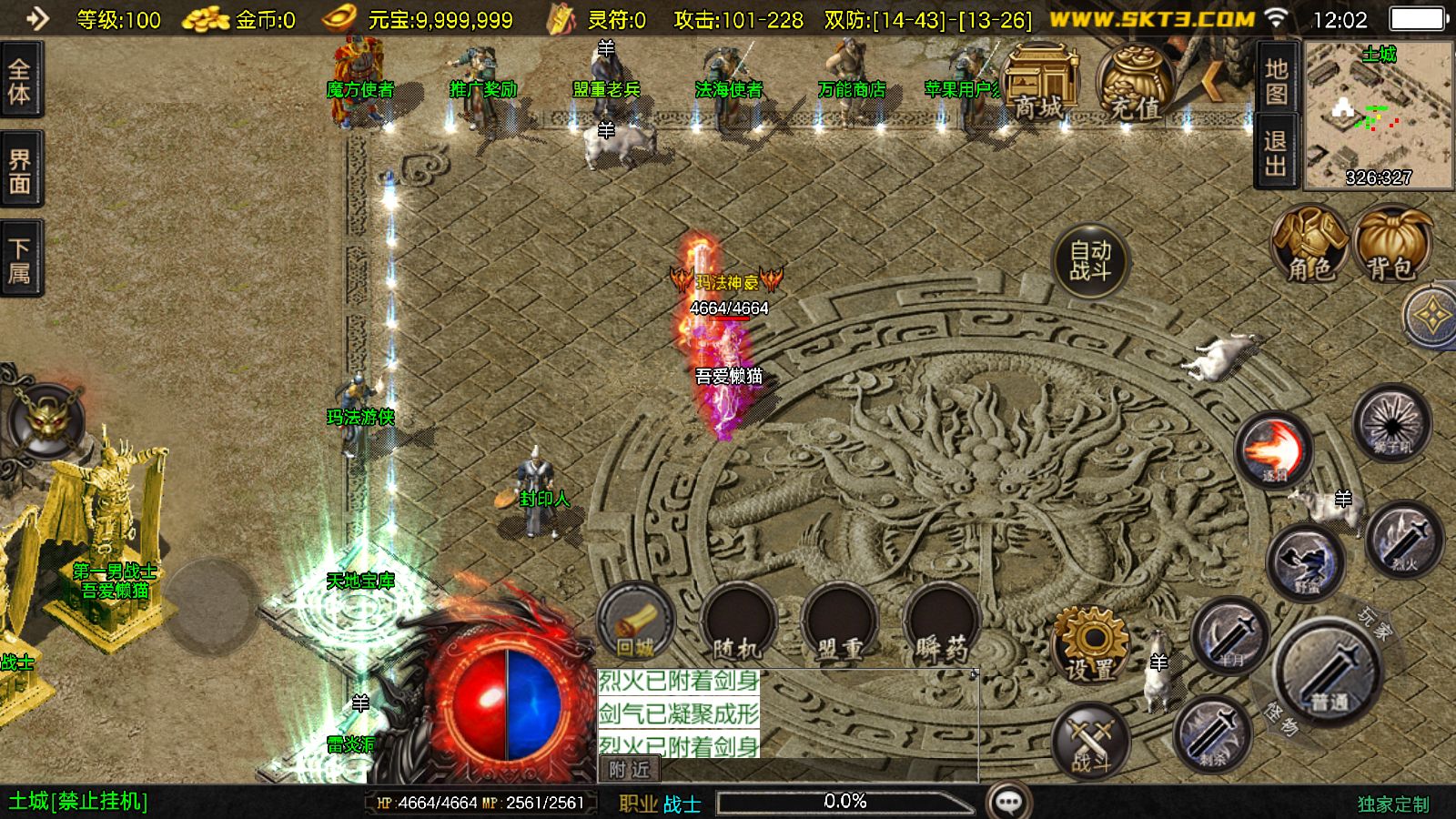The height and width of the screenshot is (819, 1456).
Task: Open the chat bubble button
Action: (1008, 802)
